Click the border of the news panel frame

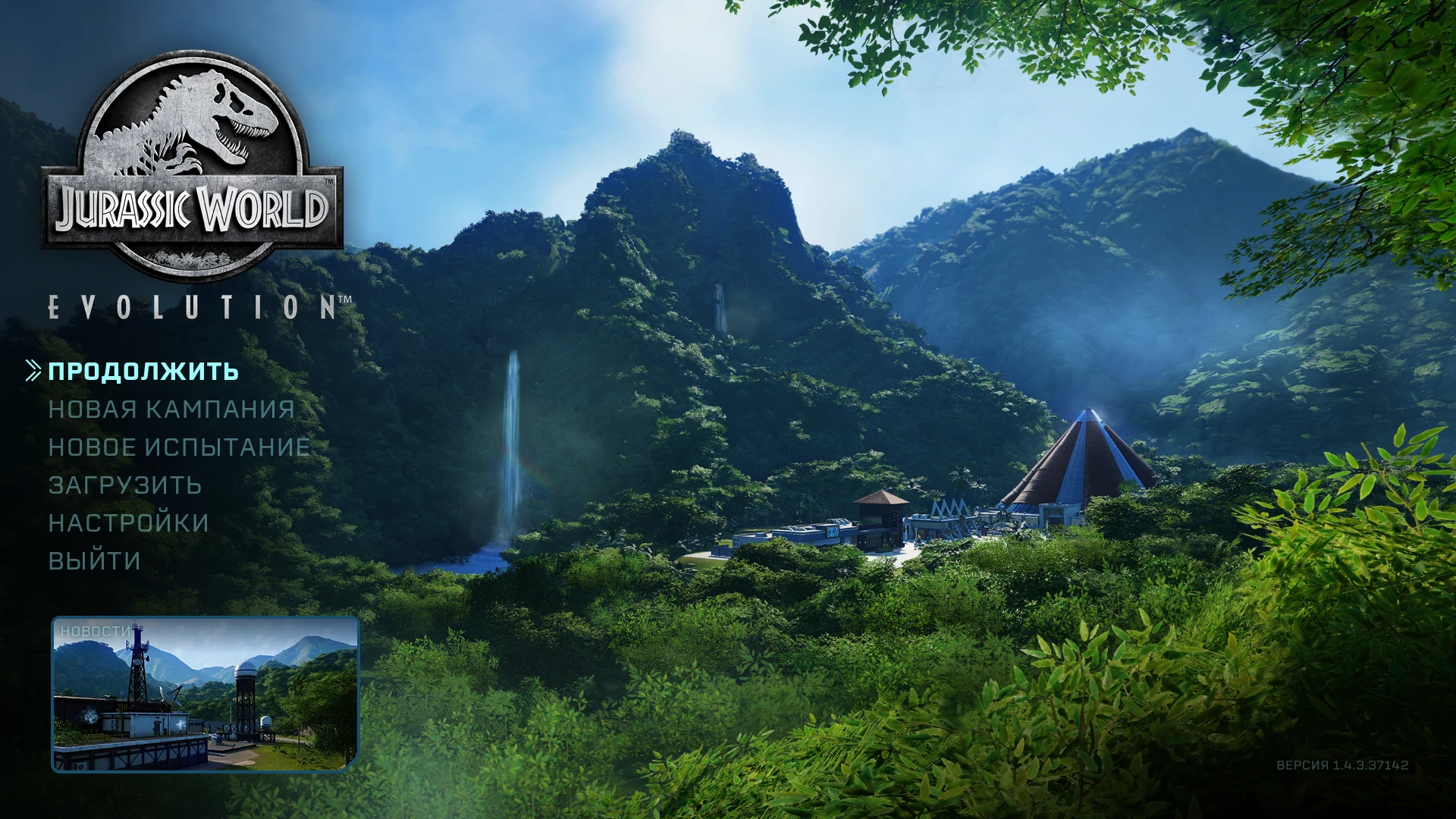pyautogui.click(x=205, y=618)
